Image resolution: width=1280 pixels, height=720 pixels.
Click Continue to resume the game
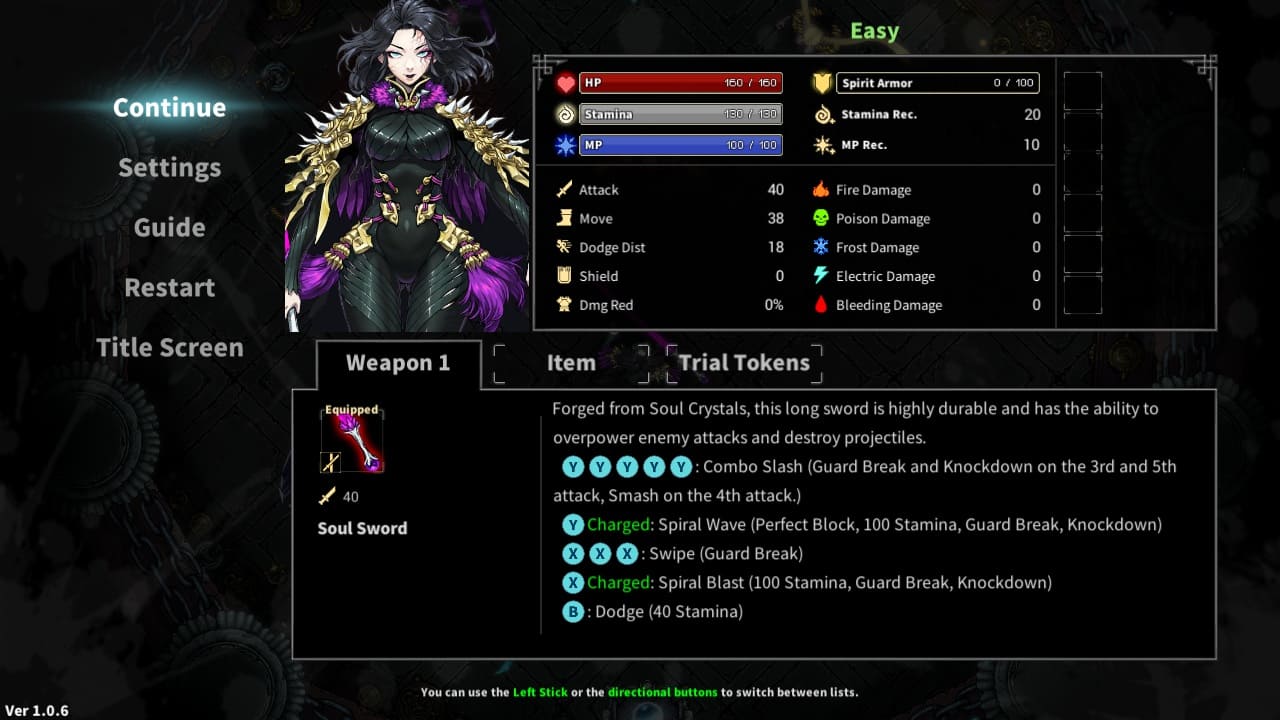pyautogui.click(x=168, y=107)
